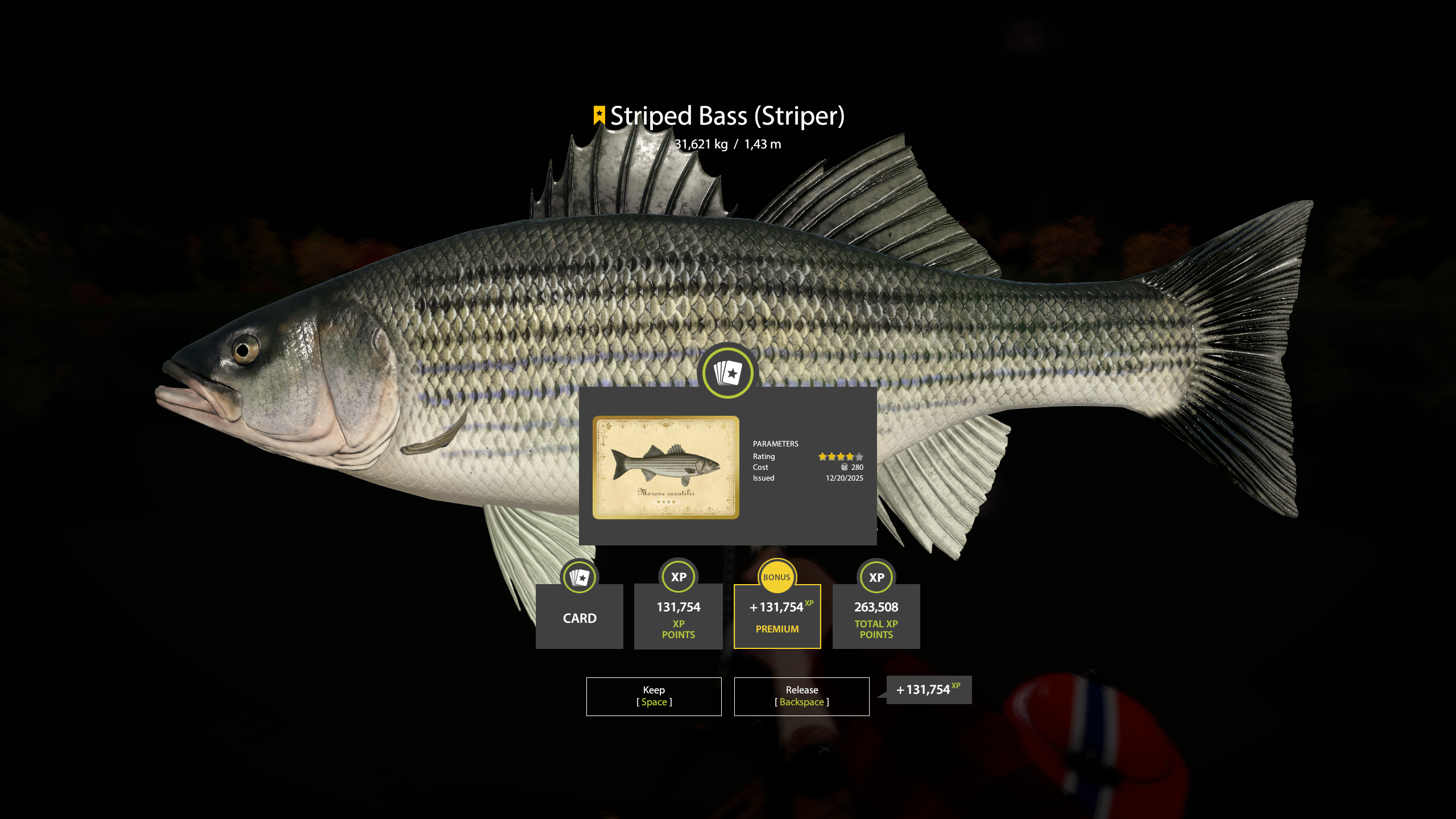This screenshot has width=1456, height=819.
Task: Click the XP Points reward tile
Action: (678, 617)
